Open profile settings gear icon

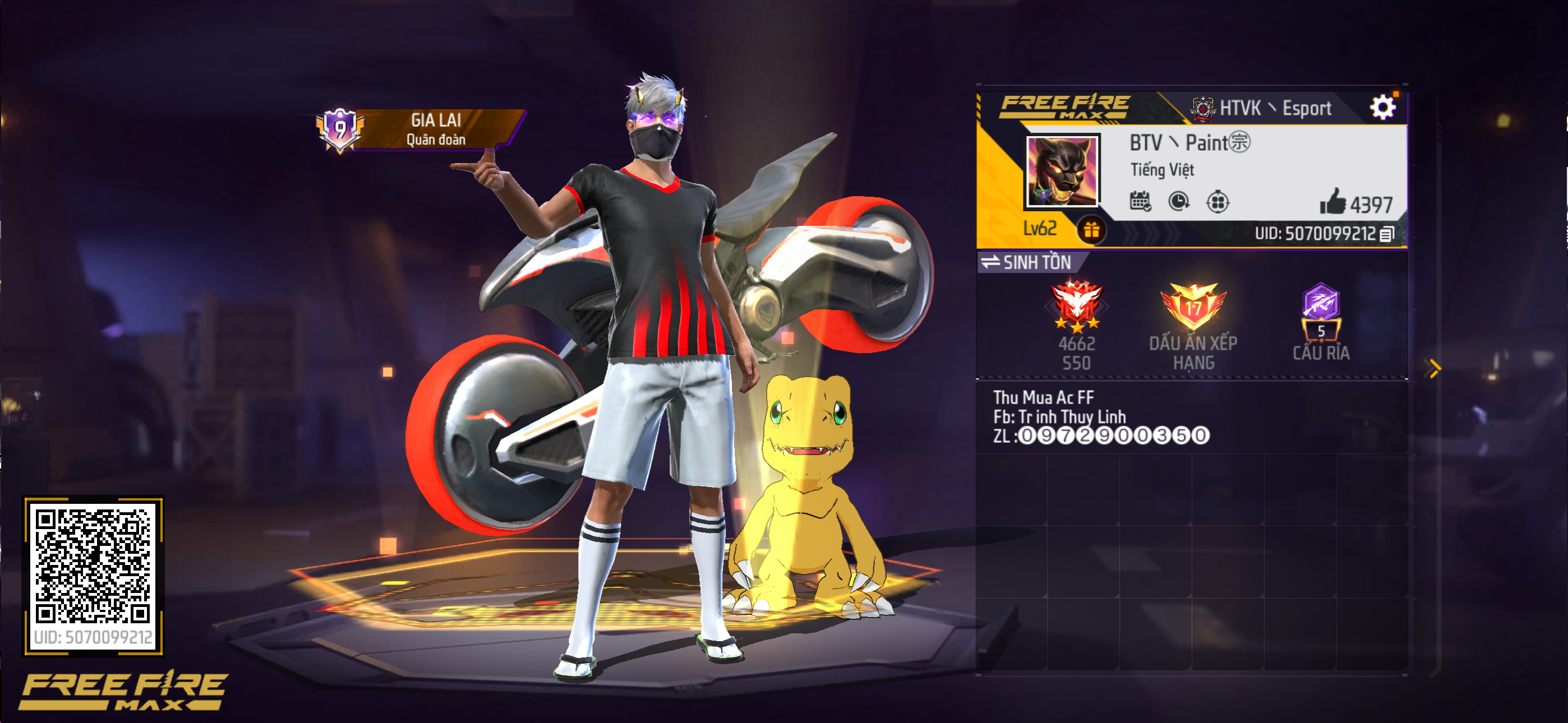(1382, 108)
